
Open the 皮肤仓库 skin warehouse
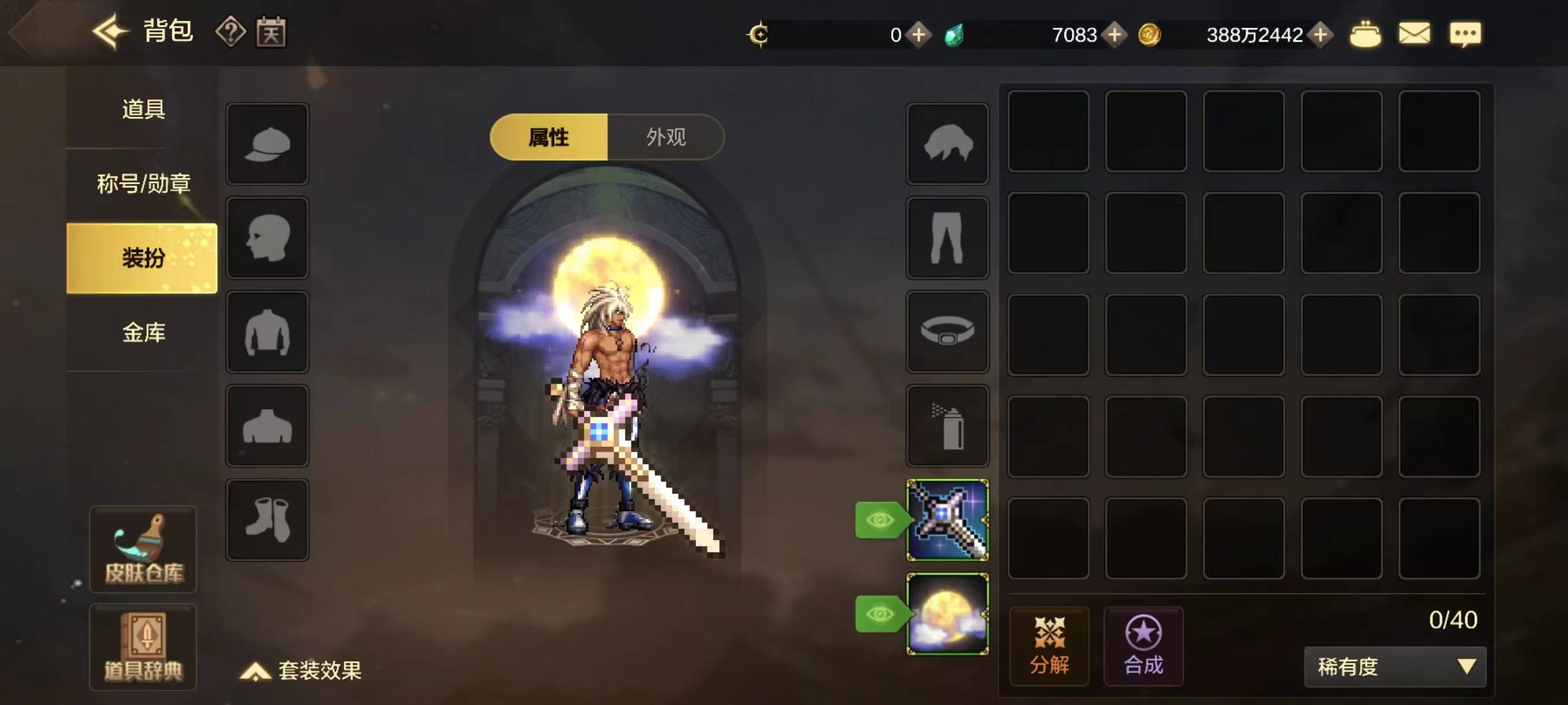coord(143,550)
